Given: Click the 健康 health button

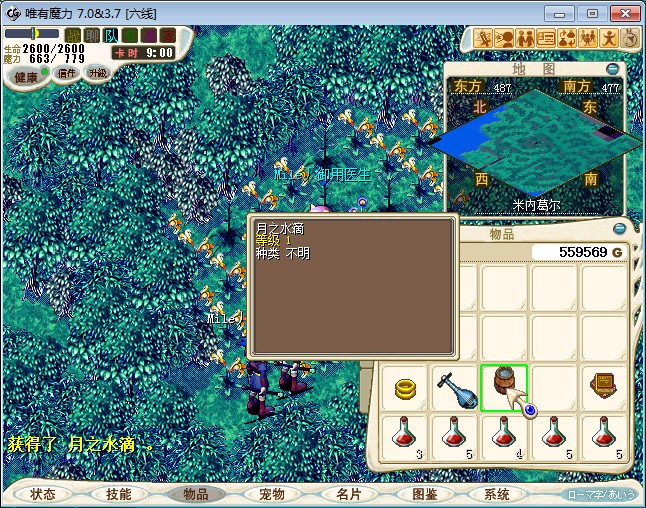Looking at the screenshot, I should [27, 77].
